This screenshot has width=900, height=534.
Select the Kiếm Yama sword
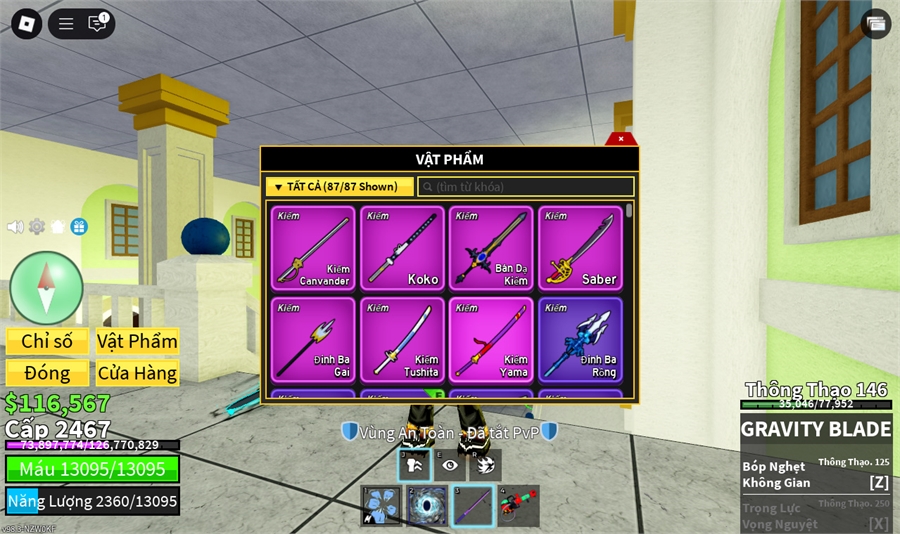[x=491, y=339]
